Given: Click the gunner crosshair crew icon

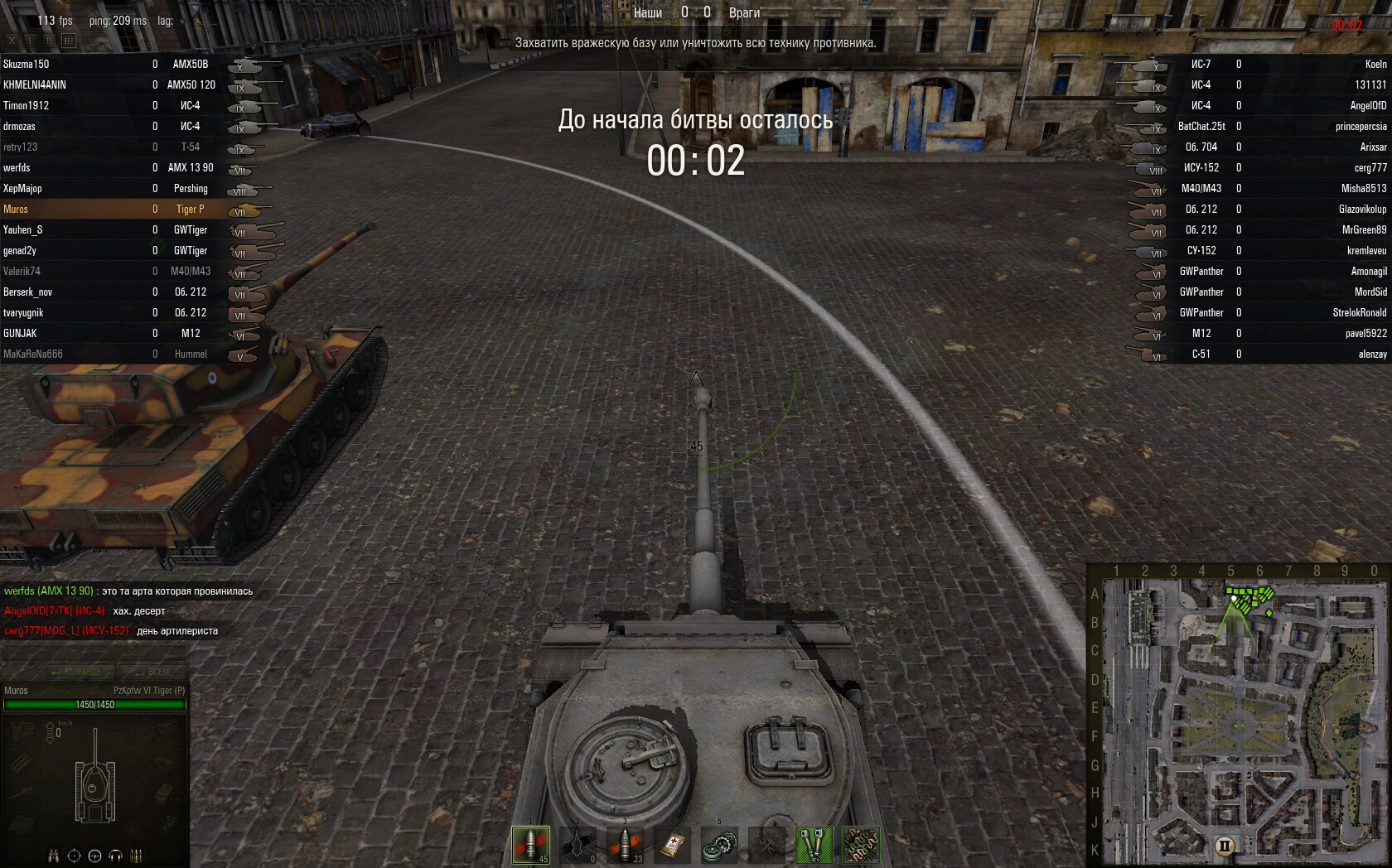Looking at the screenshot, I should coord(74,856).
